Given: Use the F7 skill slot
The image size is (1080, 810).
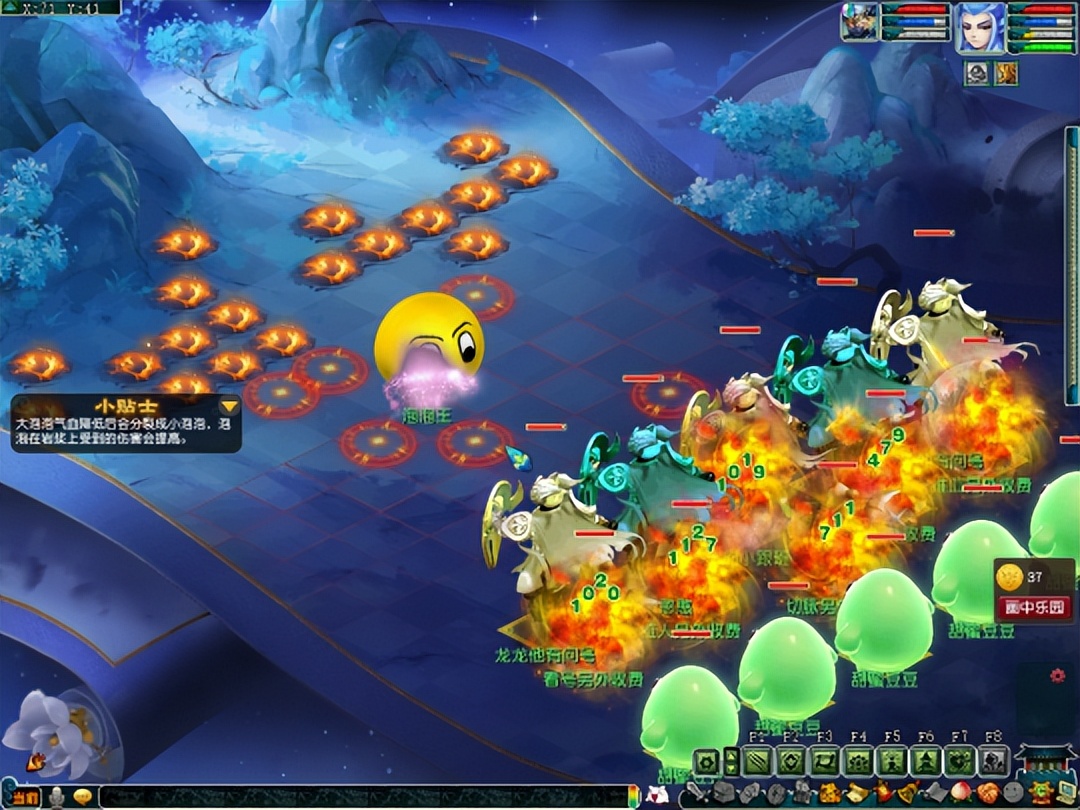Looking at the screenshot, I should click(x=959, y=762).
